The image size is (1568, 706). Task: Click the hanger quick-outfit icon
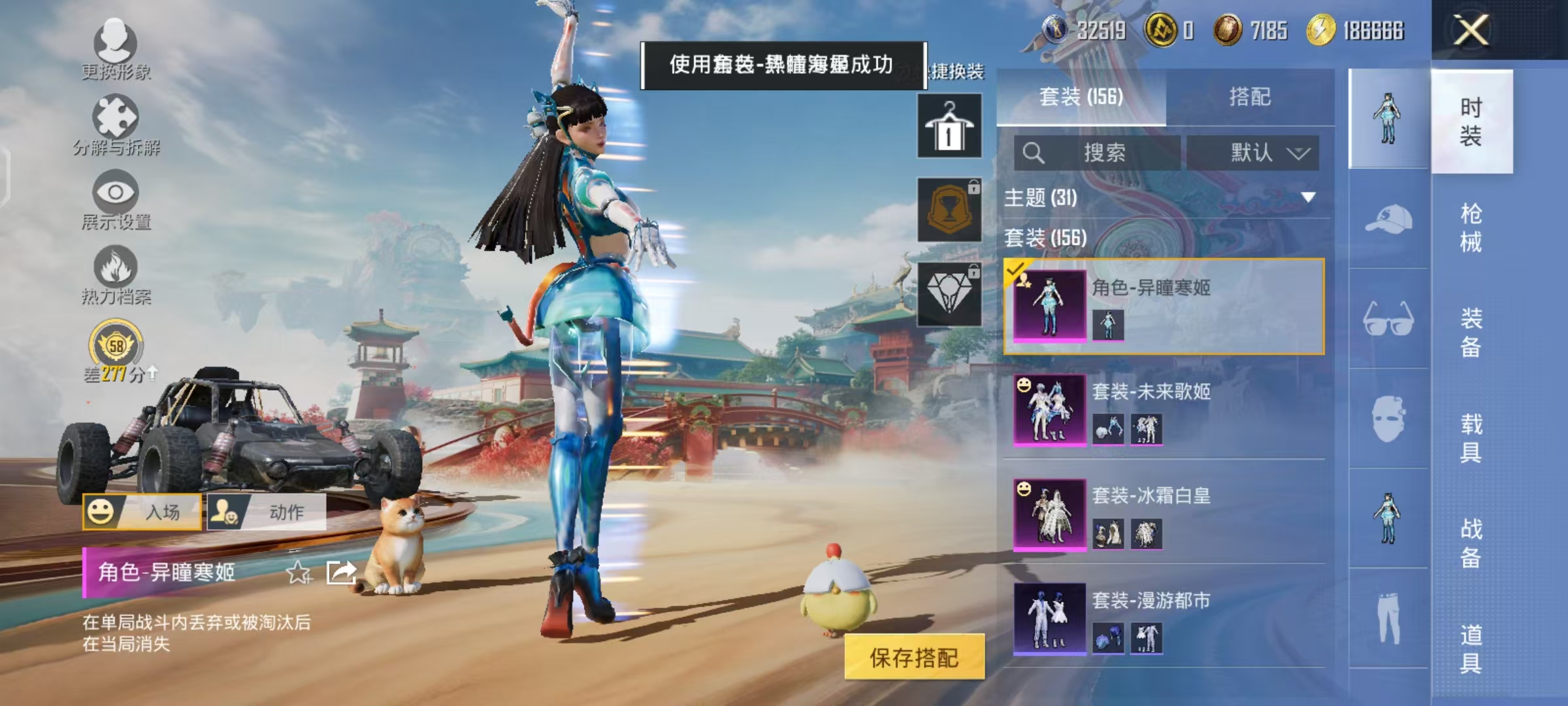click(x=949, y=124)
